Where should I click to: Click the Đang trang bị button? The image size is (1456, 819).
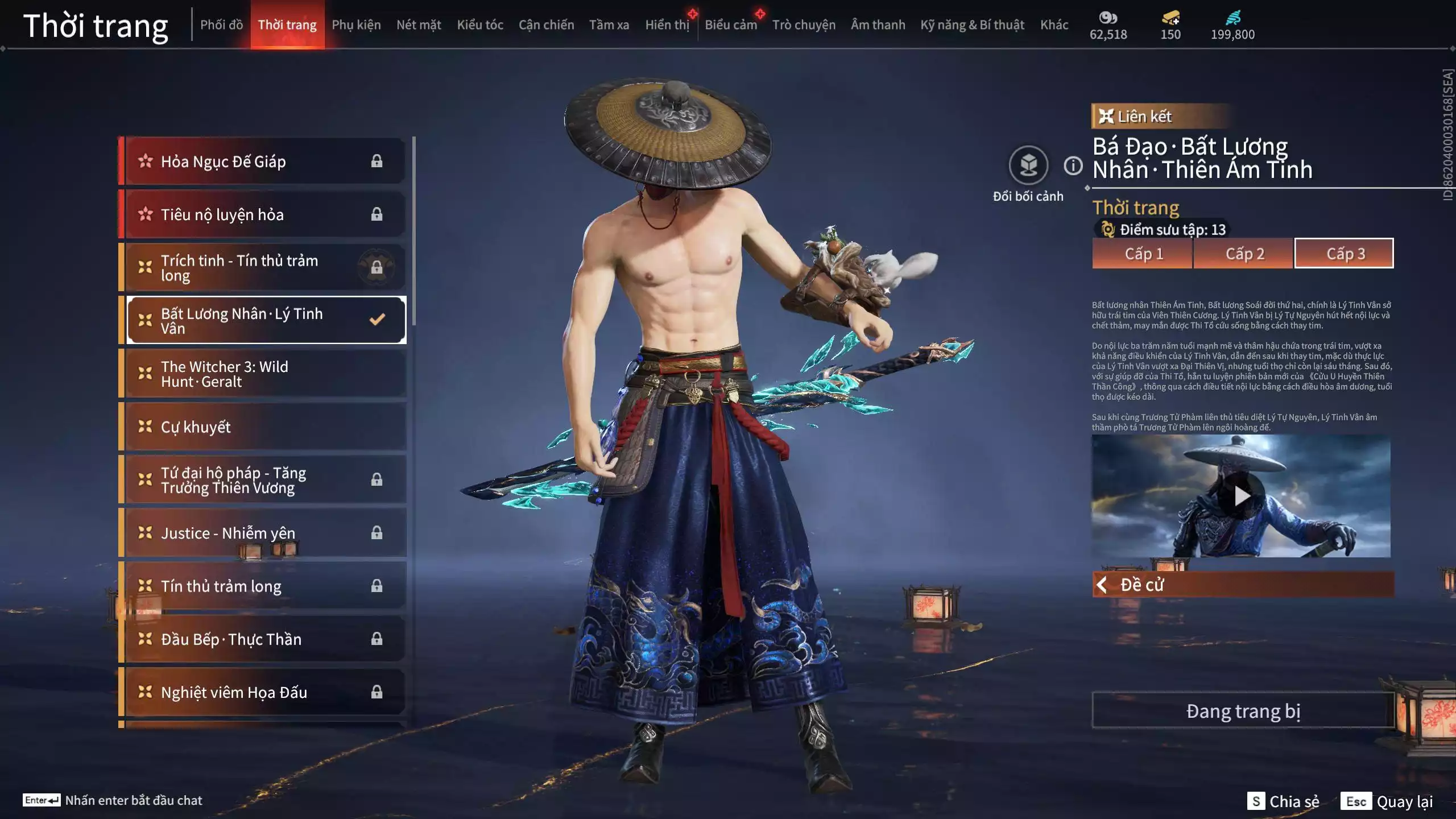pyautogui.click(x=1243, y=711)
